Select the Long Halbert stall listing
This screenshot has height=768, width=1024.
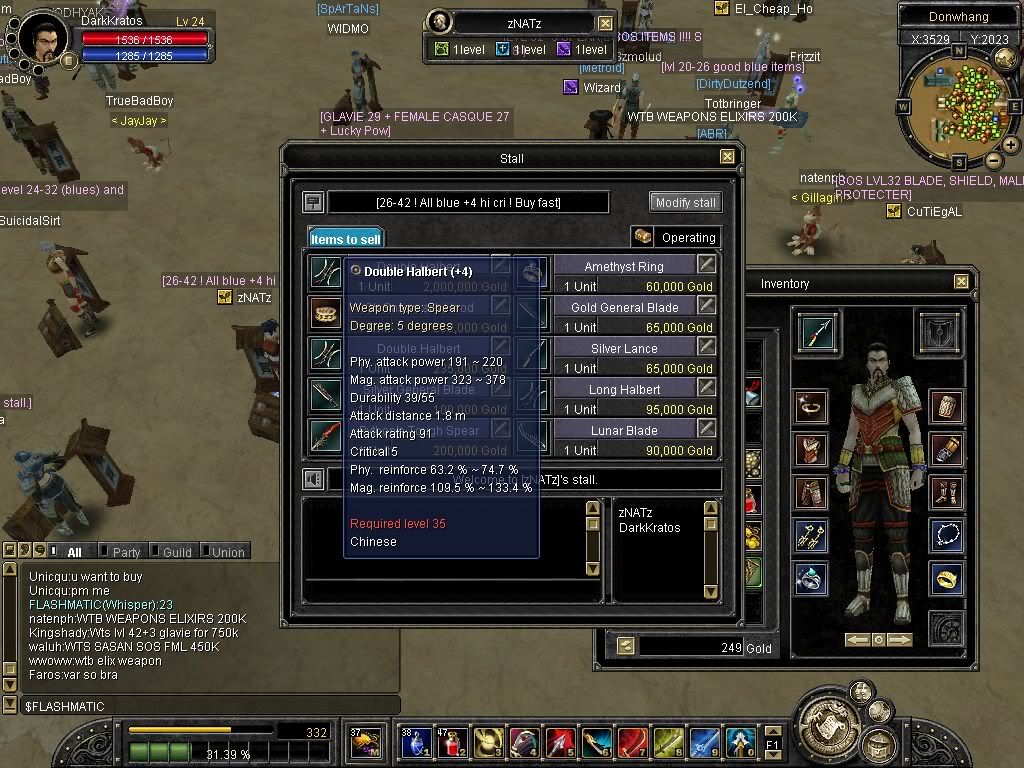624,389
